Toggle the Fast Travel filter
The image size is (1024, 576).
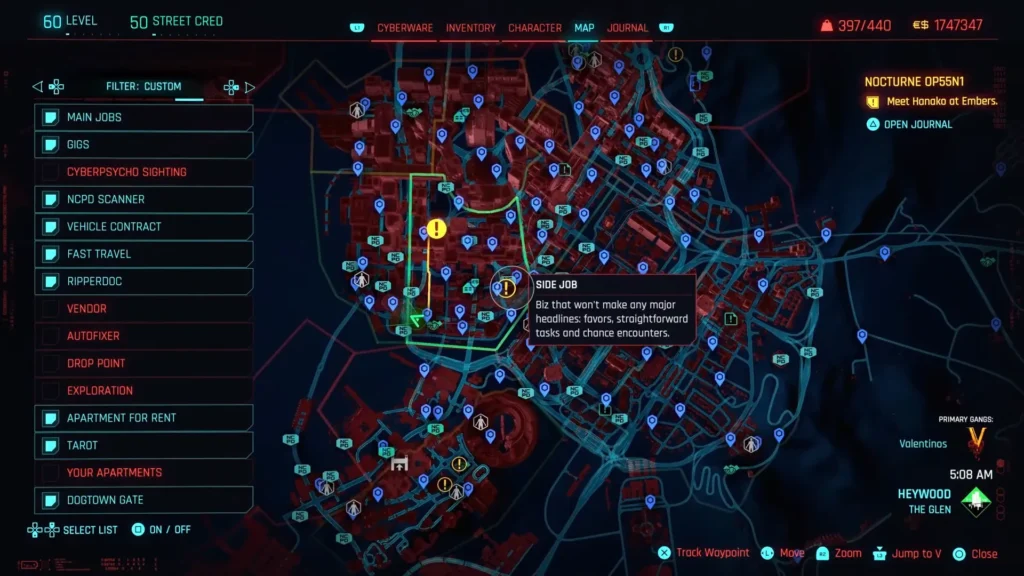point(144,254)
